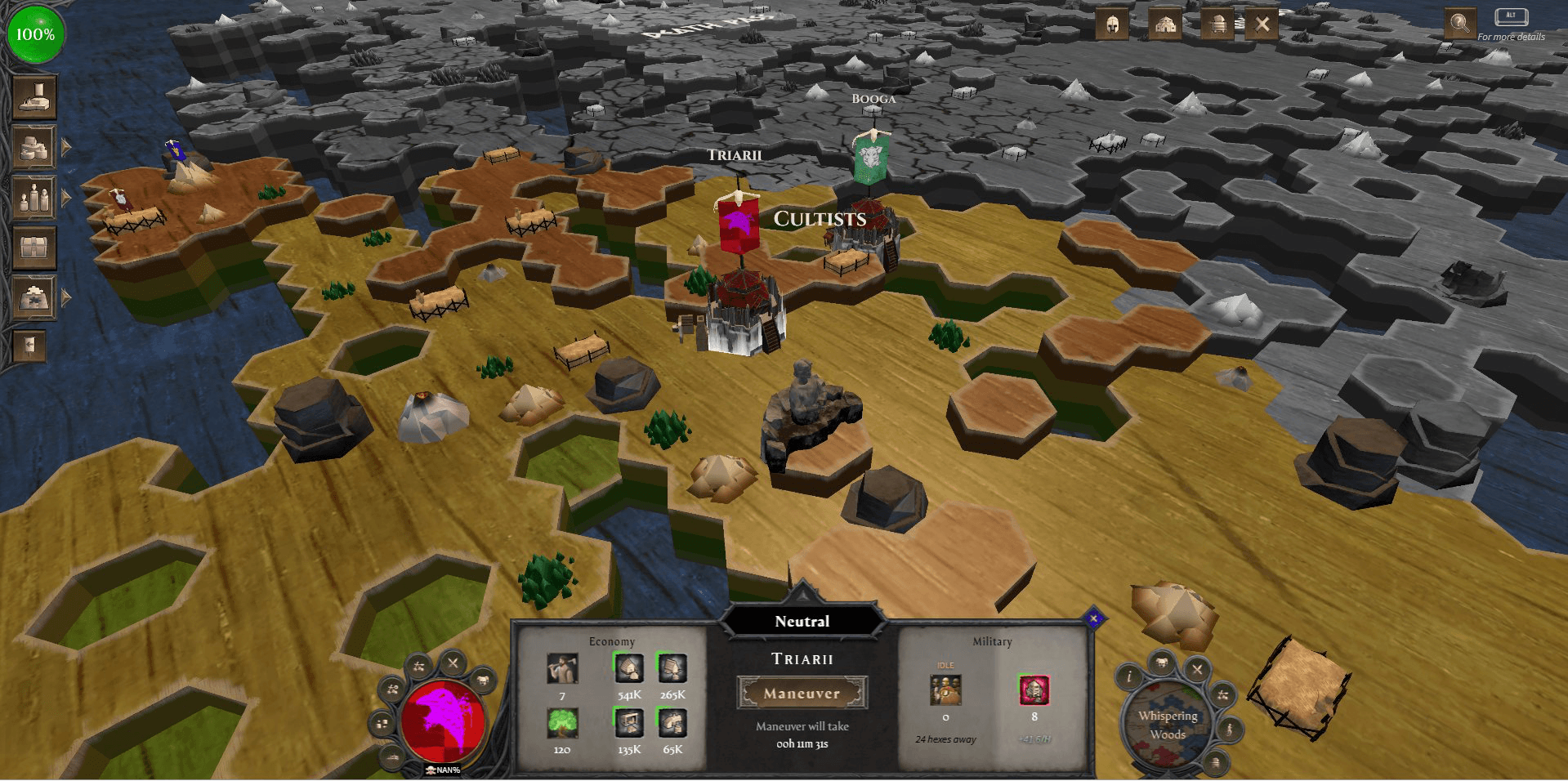Screen dimensions: 1568x781
Task: Open the three figures population menu
Action: (x=34, y=198)
